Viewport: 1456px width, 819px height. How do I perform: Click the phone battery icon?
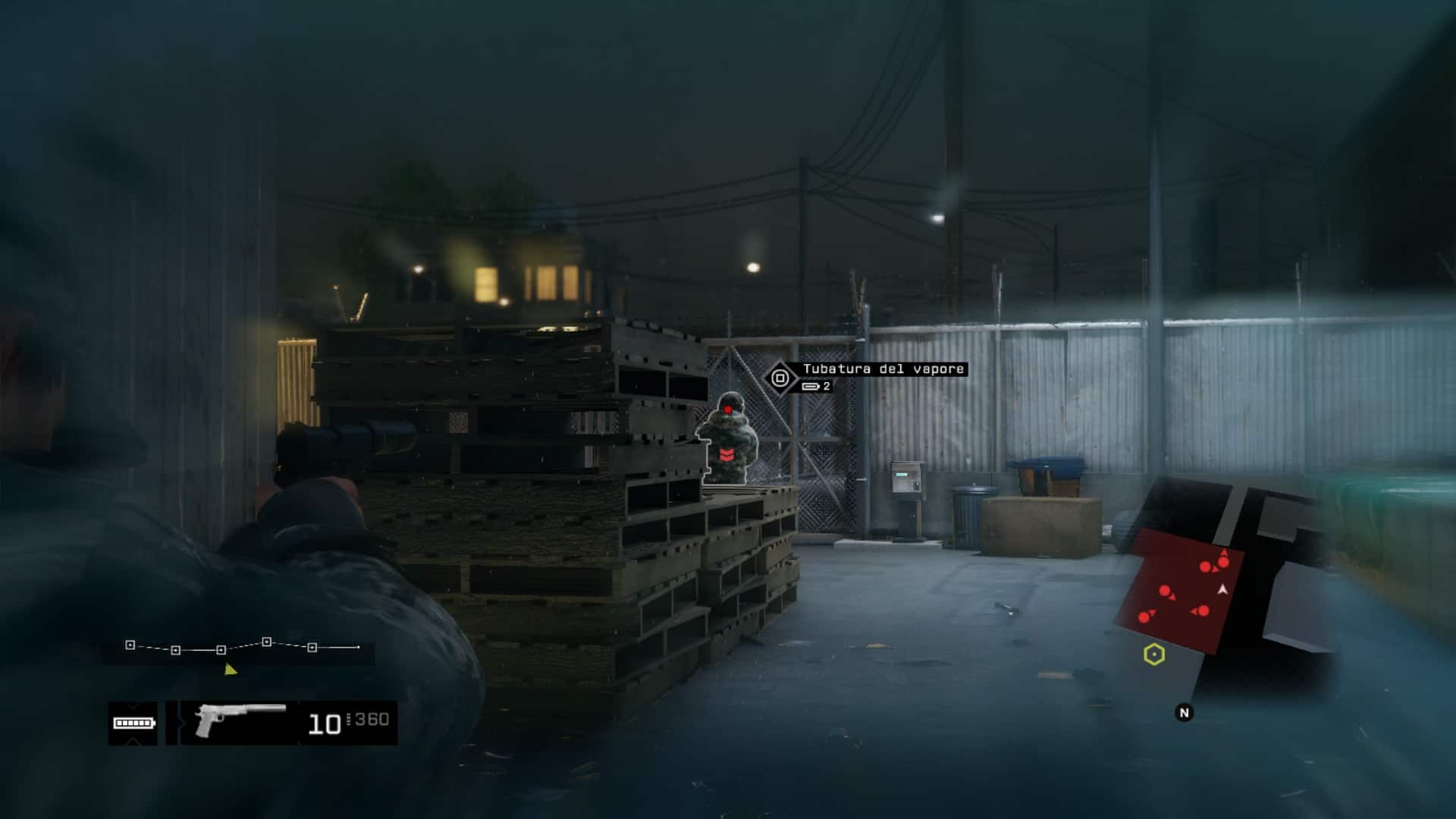point(133,723)
